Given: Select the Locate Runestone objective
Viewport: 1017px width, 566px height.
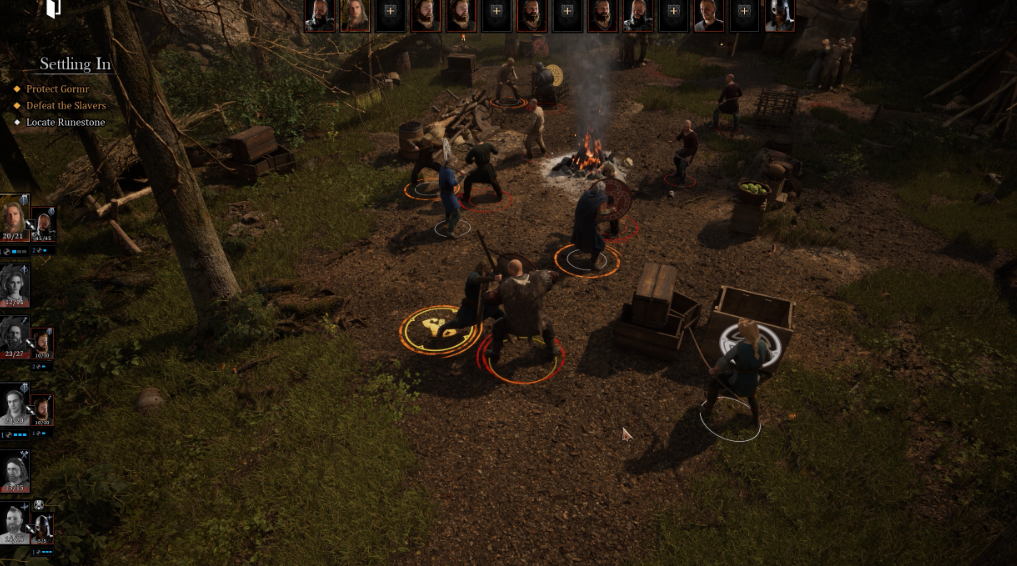Looking at the screenshot, I should click(65, 122).
